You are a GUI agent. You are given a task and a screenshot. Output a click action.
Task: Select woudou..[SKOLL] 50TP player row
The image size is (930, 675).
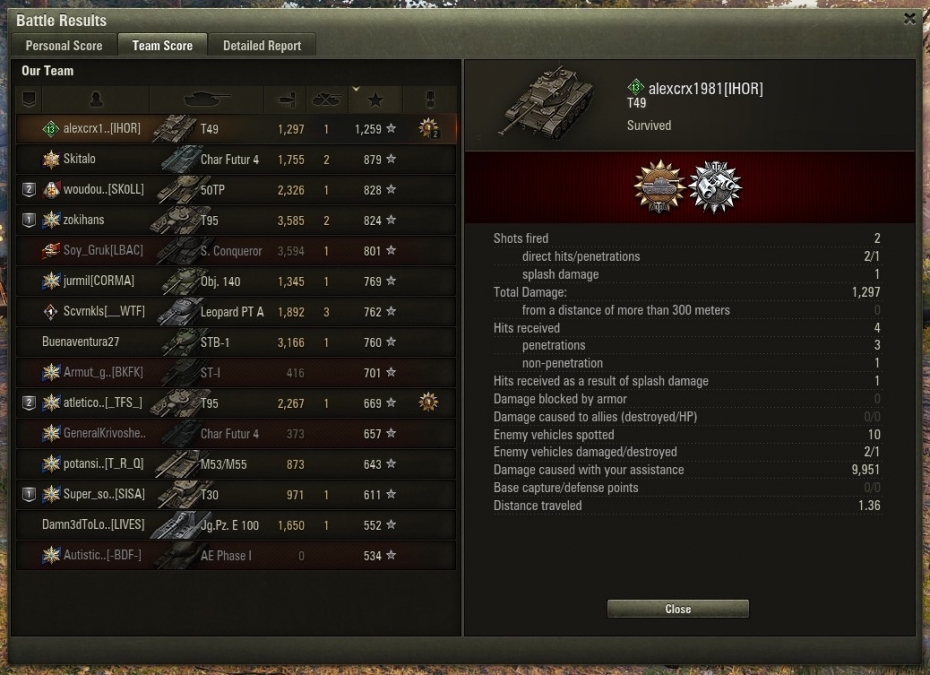236,190
